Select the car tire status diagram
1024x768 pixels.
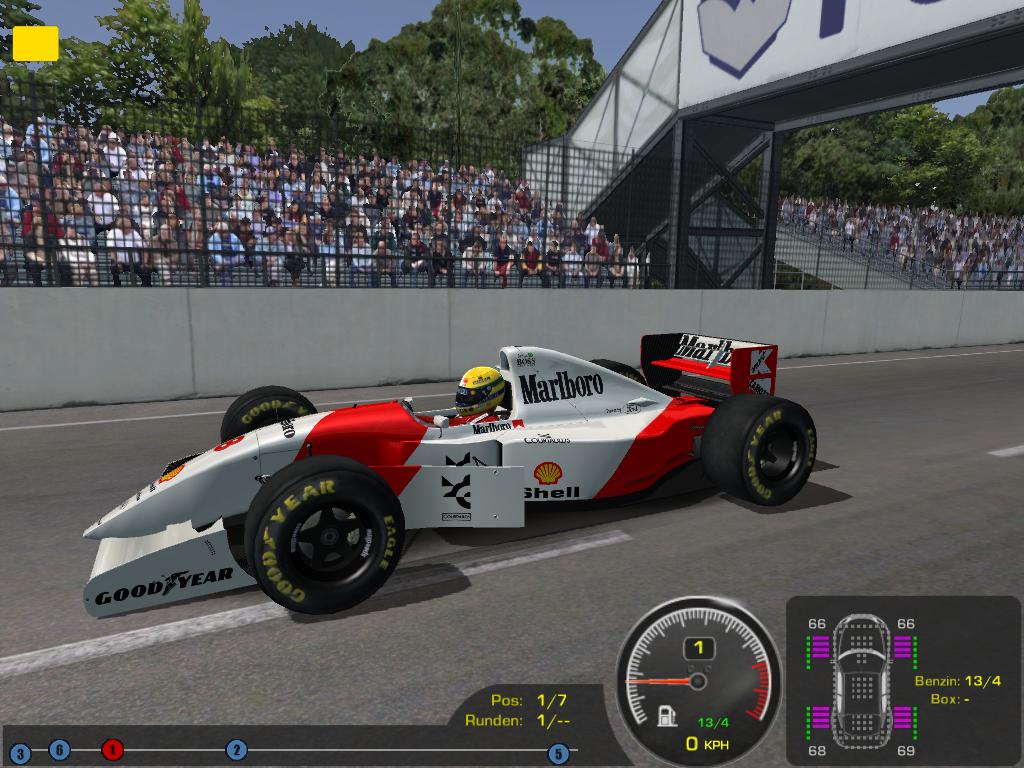pos(861,680)
